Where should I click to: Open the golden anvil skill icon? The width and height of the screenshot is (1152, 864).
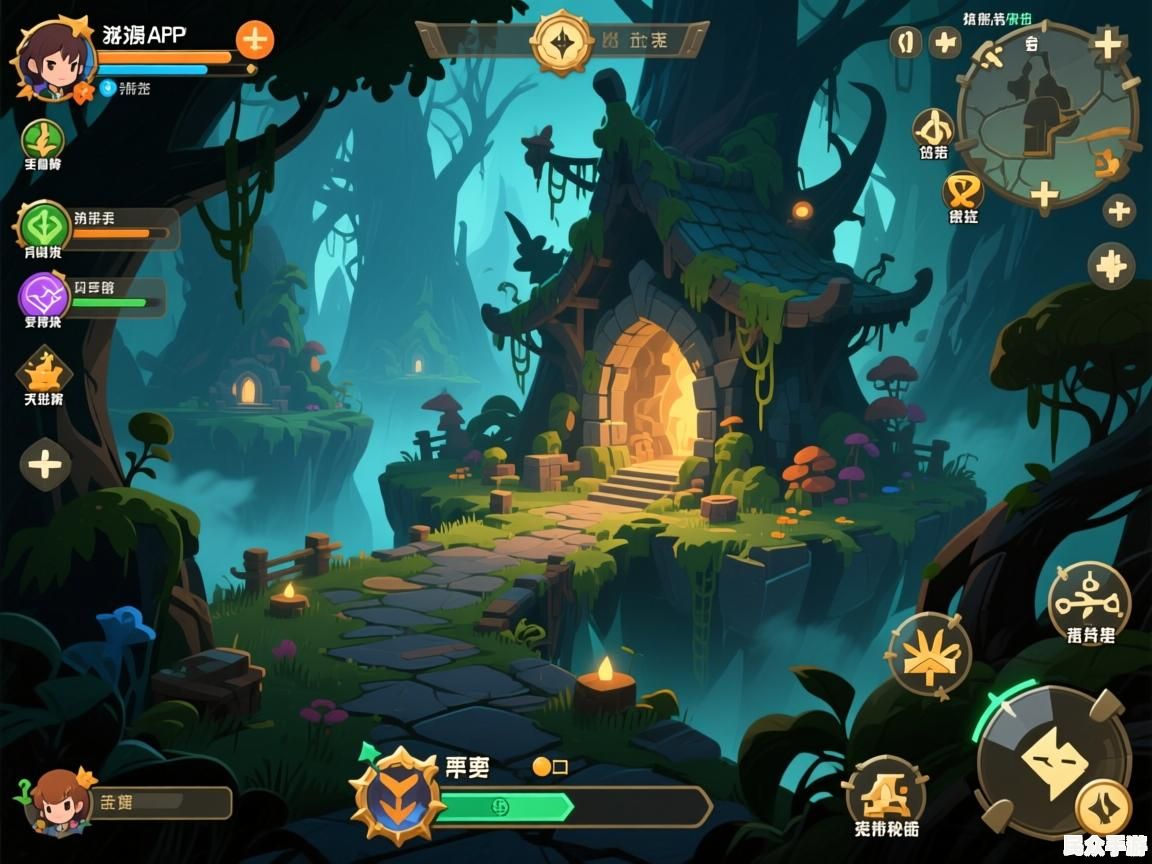click(x=885, y=793)
